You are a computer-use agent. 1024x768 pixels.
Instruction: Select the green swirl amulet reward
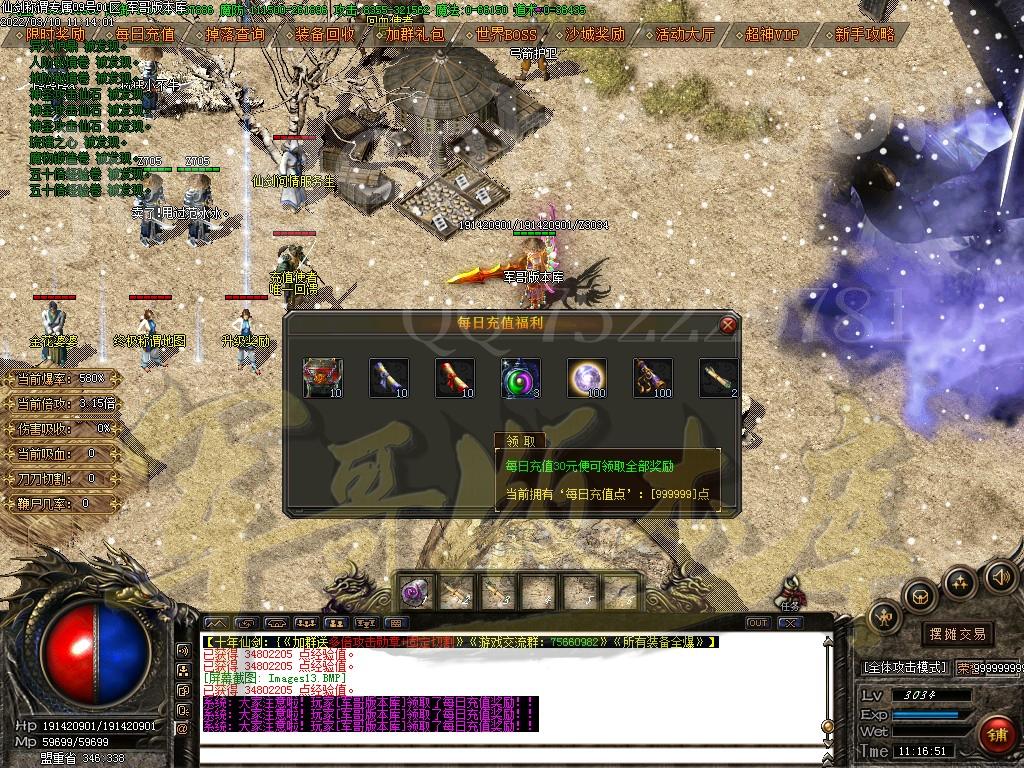click(x=520, y=377)
